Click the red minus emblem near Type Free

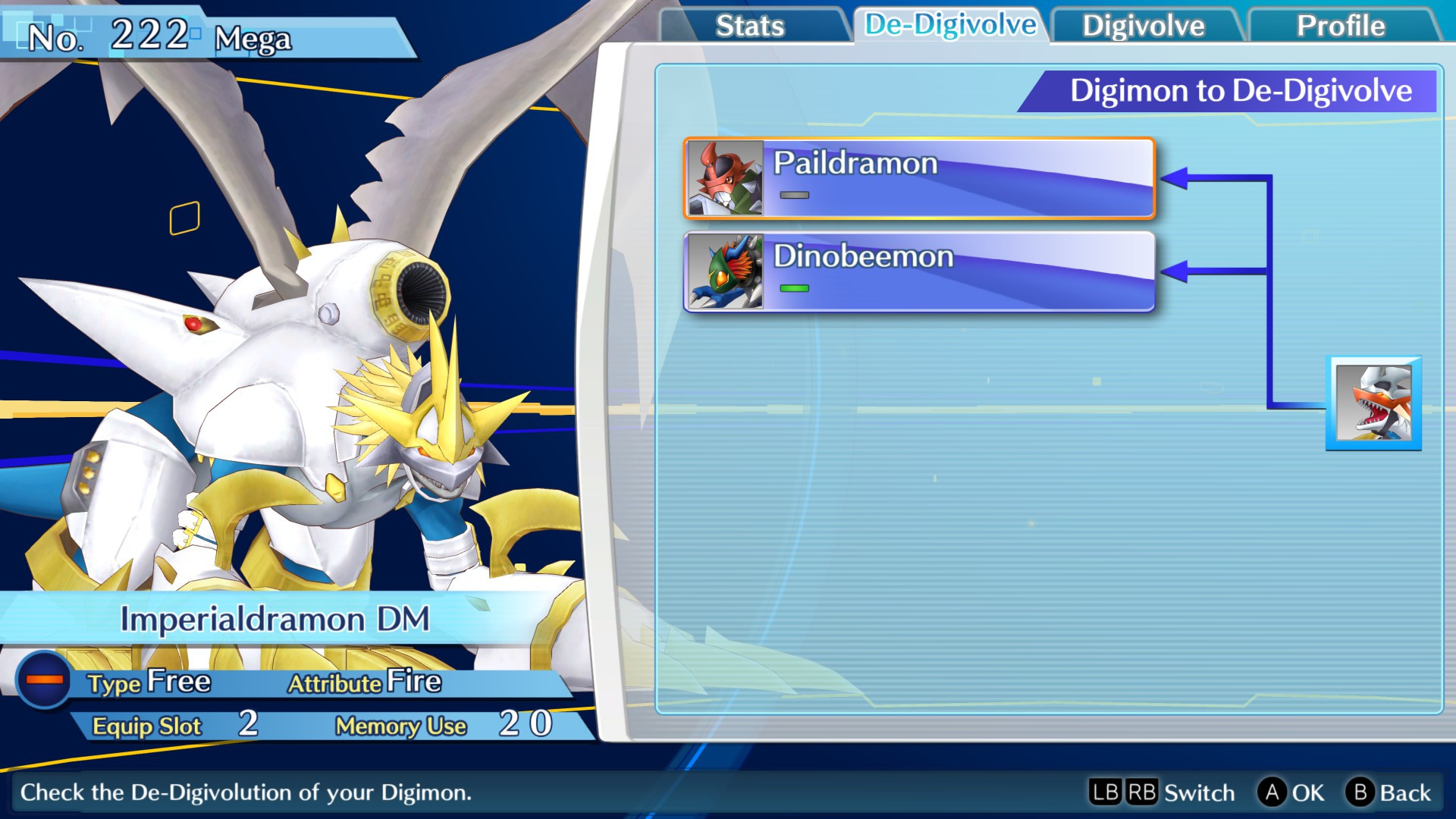[45, 681]
